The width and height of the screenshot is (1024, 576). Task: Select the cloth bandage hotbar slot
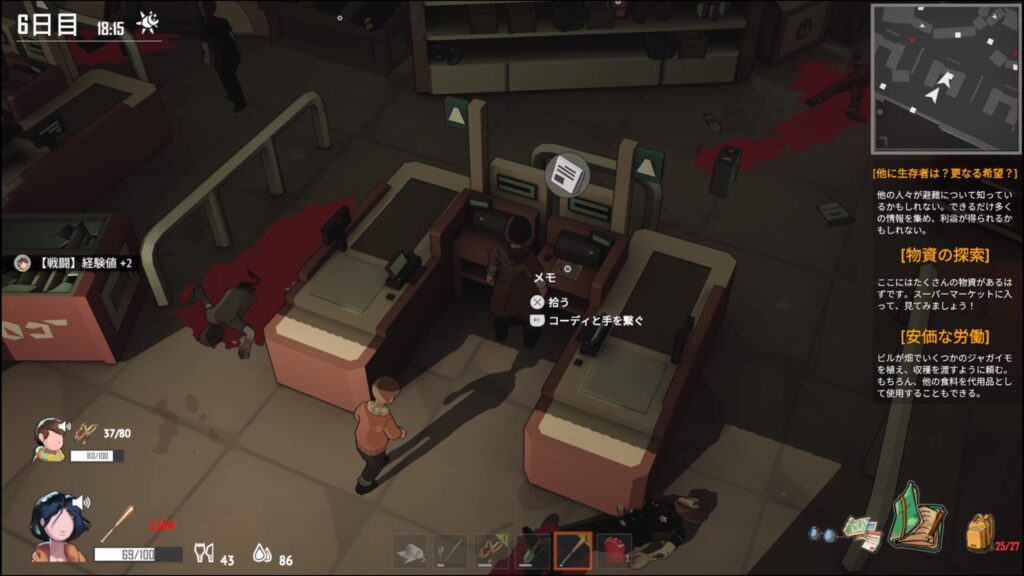tap(410, 551)
